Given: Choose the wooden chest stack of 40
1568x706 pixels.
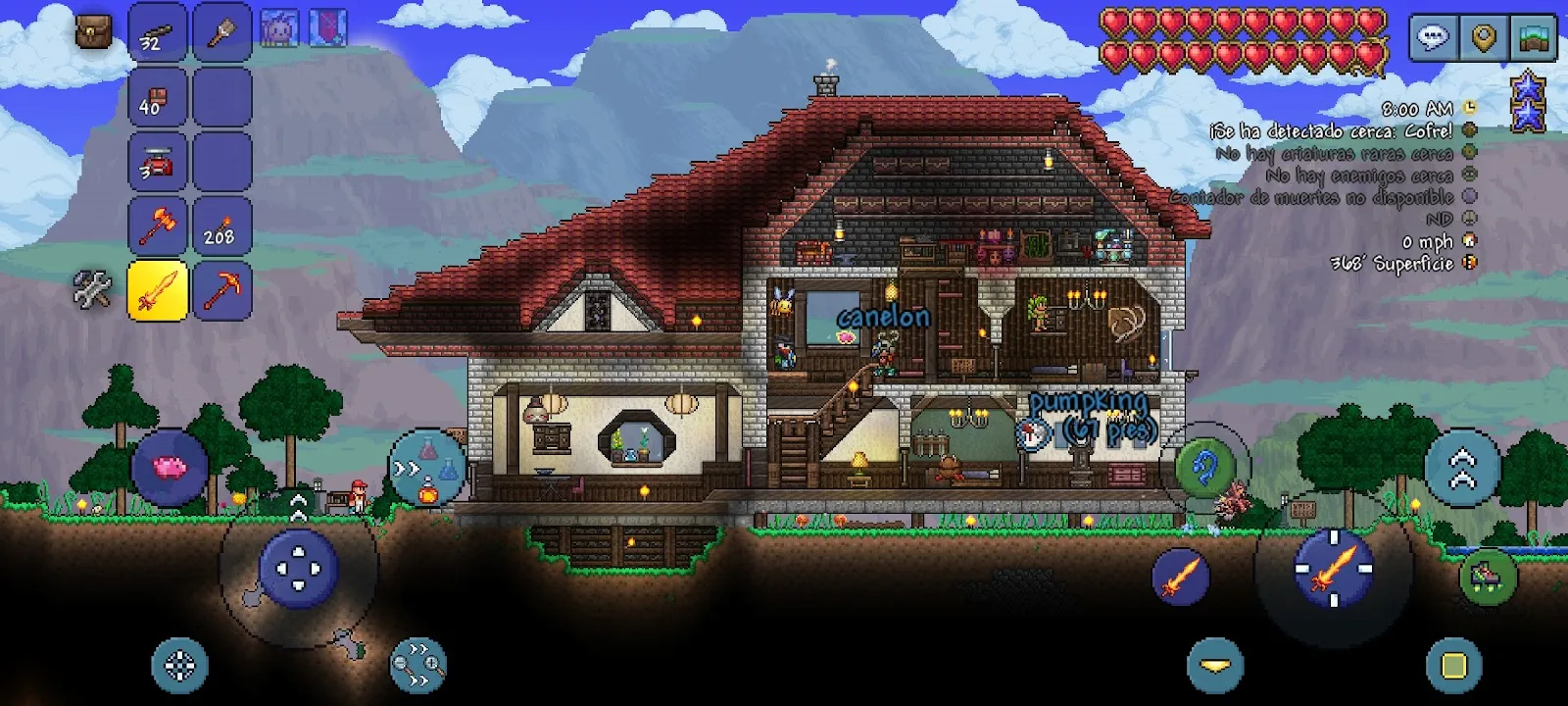Looking at the screenshot, I should point(157,98).
